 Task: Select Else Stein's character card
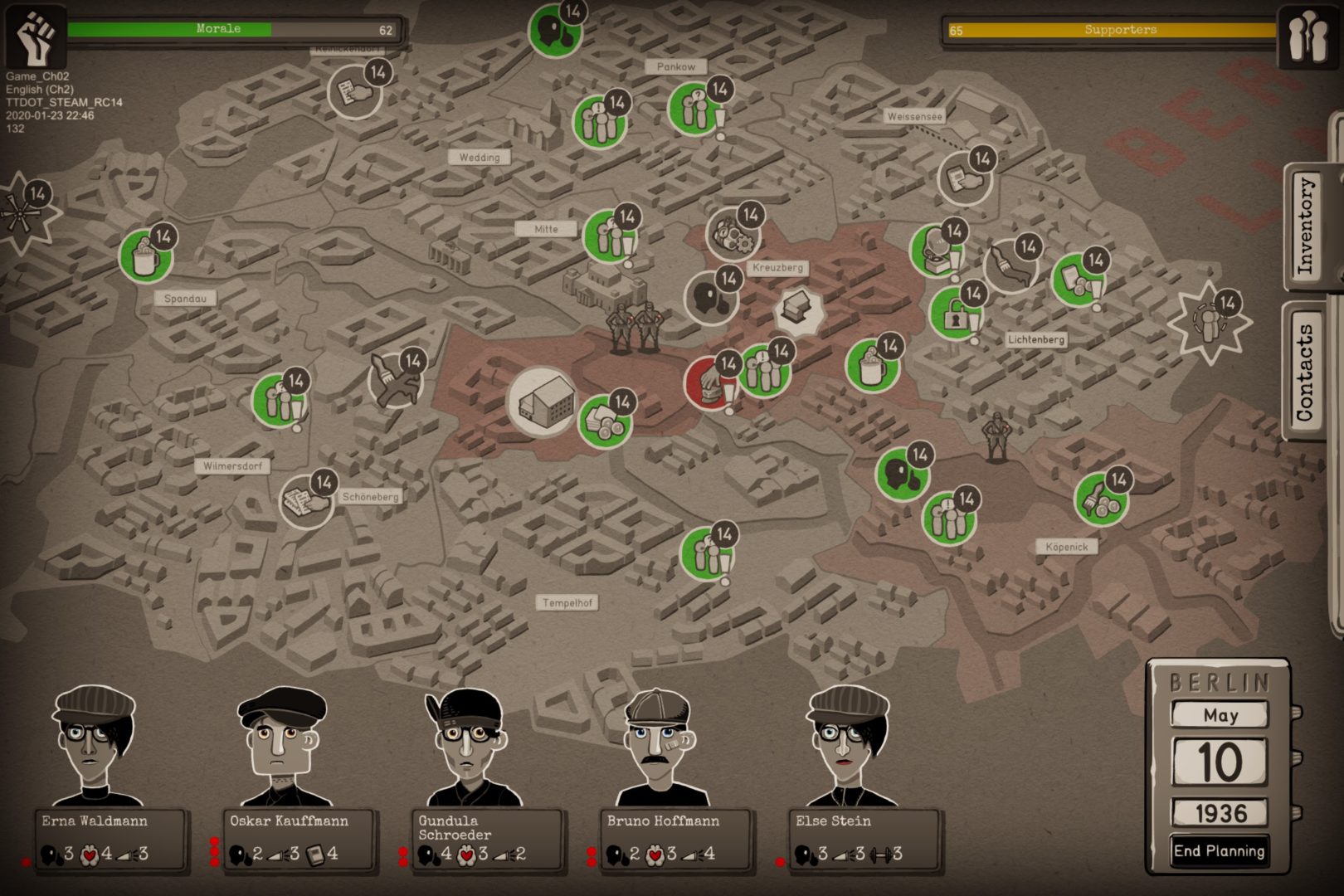tap(863, 840)
